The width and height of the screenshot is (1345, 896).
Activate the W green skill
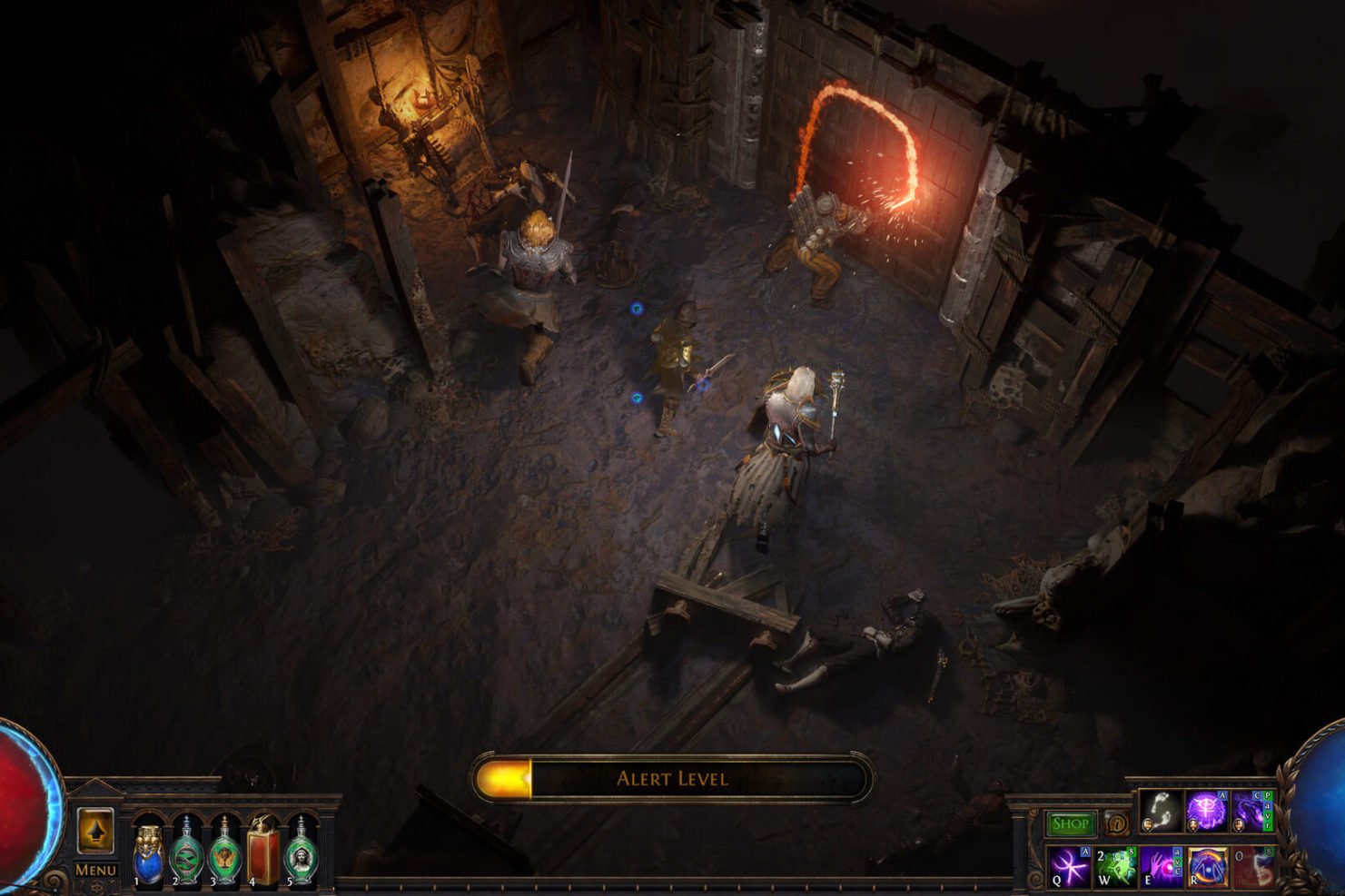click(1114, 867)
